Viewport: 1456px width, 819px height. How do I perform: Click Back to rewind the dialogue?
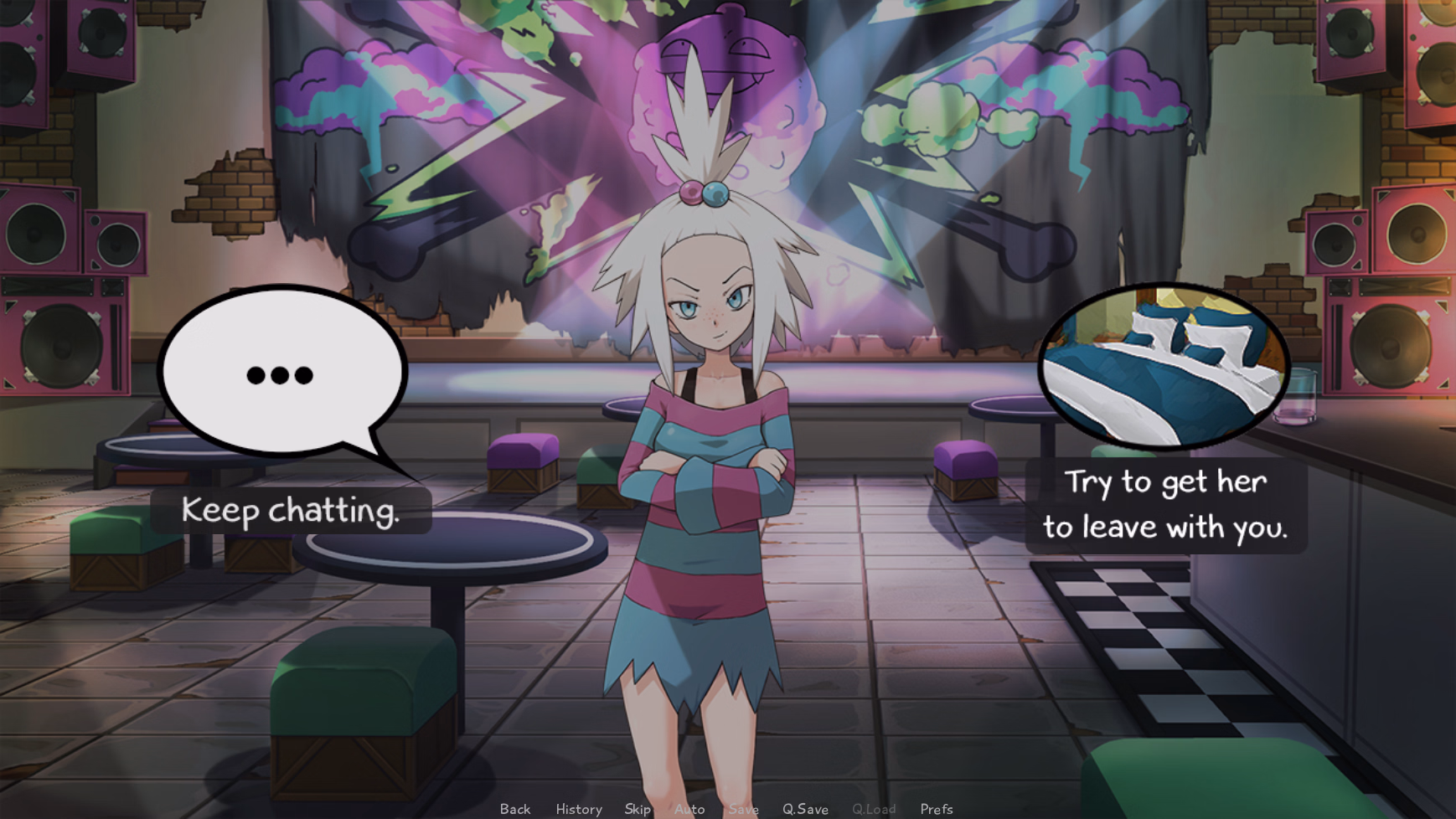514,809
